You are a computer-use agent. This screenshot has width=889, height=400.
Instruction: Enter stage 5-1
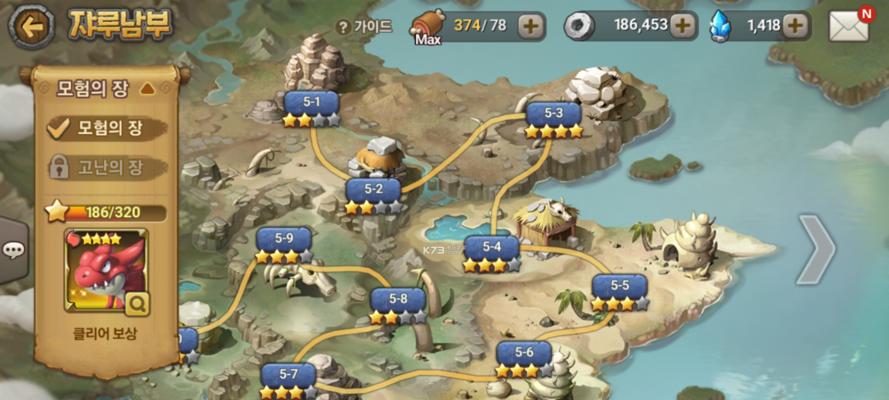(x=311, y=105)
